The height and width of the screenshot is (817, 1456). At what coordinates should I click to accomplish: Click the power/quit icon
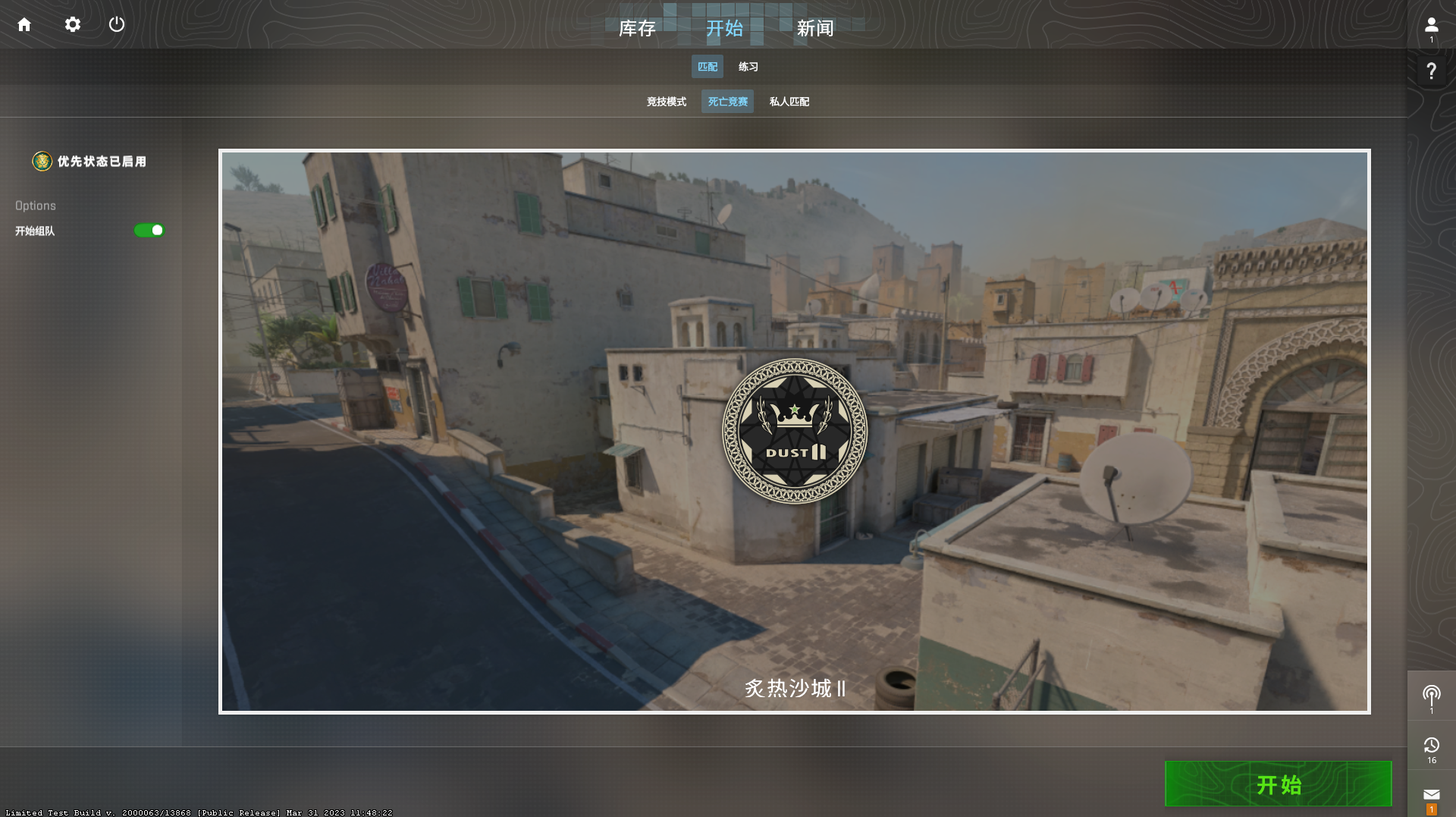click(x=117, y=24)
